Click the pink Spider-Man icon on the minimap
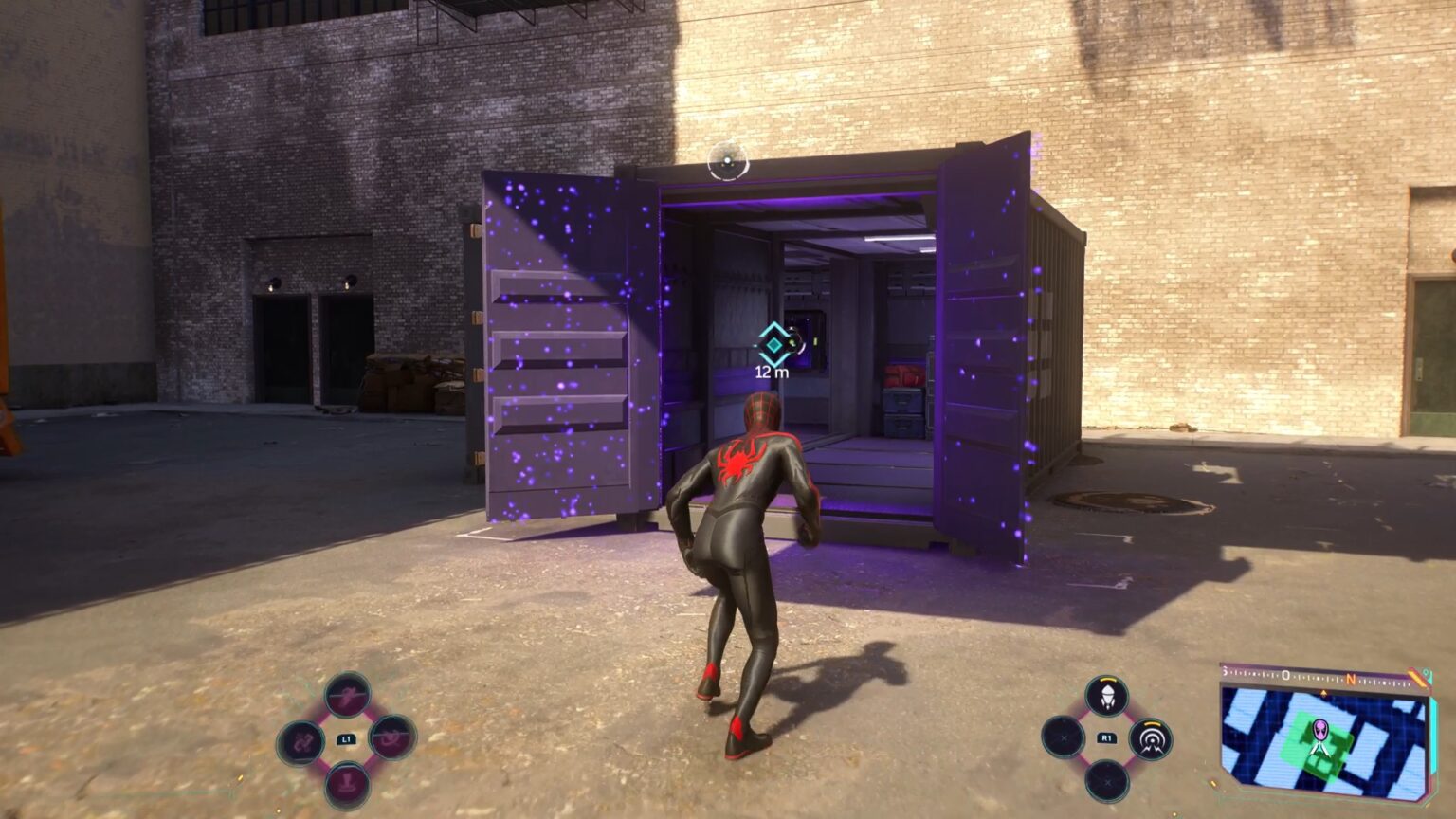The width and height of the screenshot is (1456, 819). click(1320, 730)
